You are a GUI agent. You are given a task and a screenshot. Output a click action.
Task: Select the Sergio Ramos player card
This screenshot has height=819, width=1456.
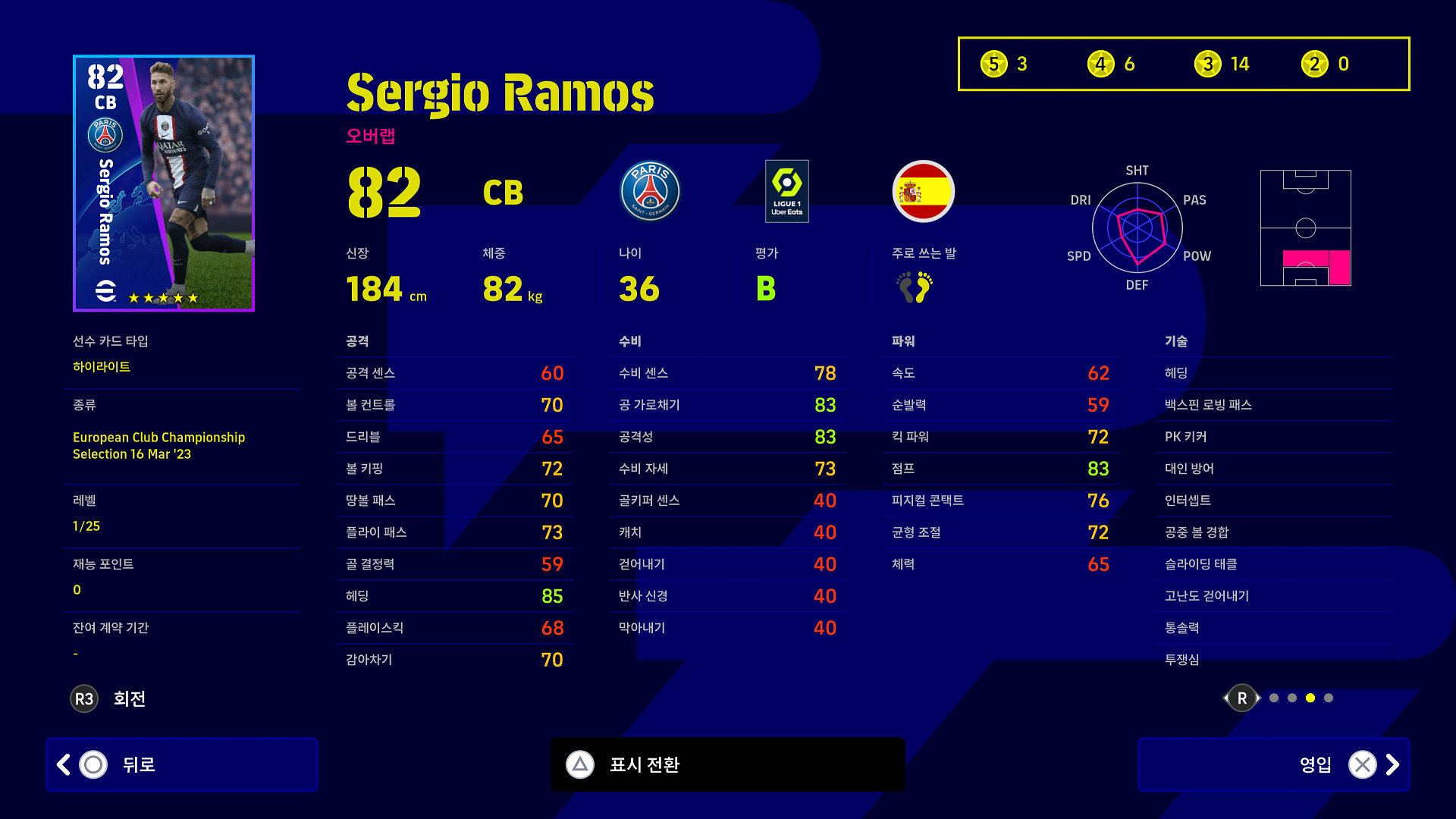click(x=164, y=183)
